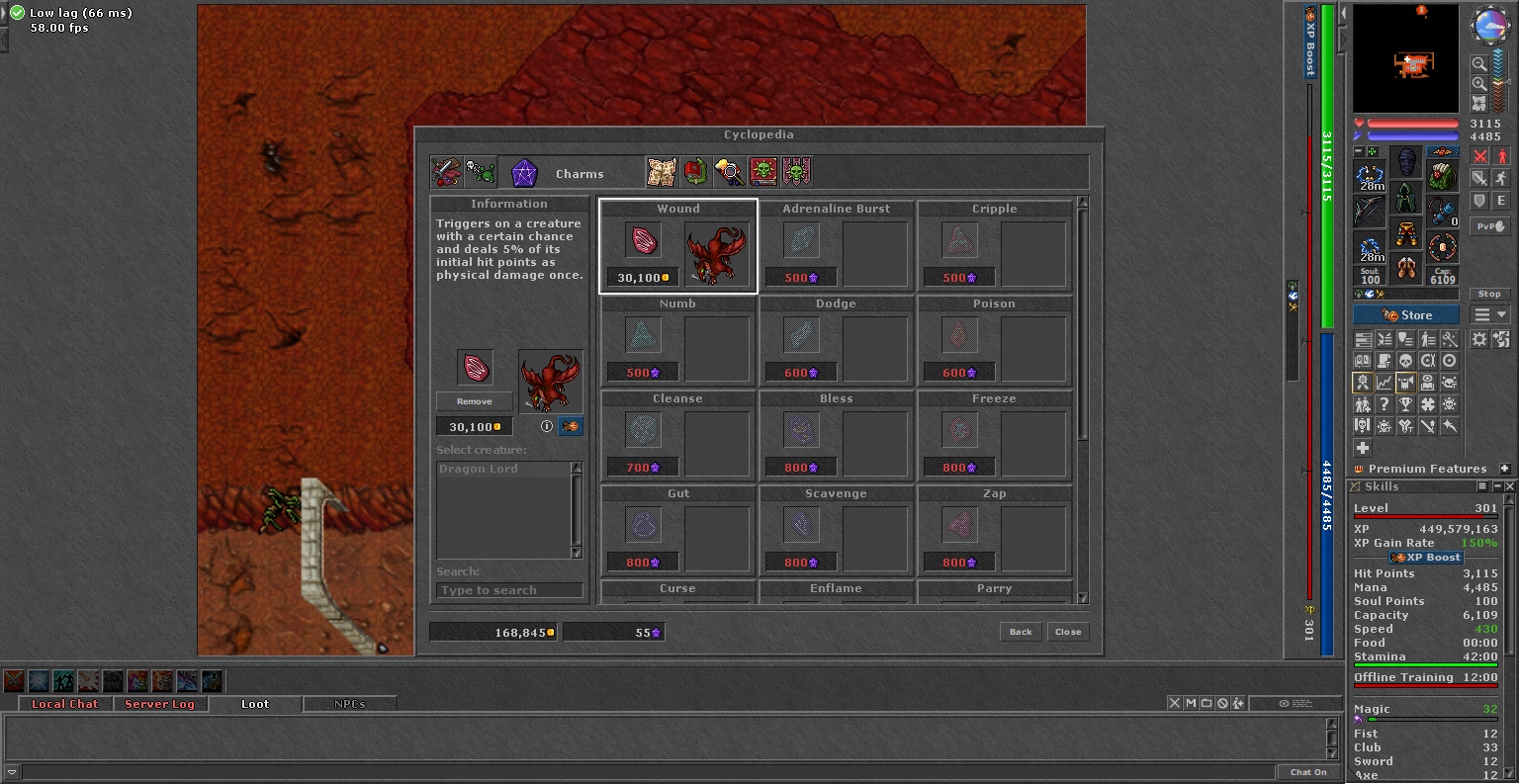
Task: Close the Cyclopedia window
Action: 1068,632
